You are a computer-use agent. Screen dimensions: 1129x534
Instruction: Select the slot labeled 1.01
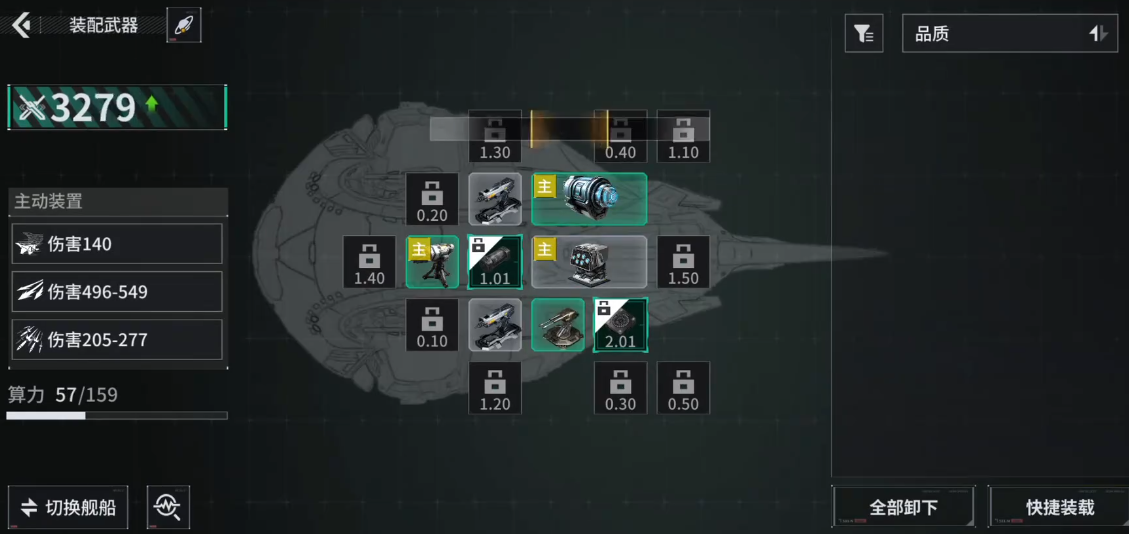495,262
